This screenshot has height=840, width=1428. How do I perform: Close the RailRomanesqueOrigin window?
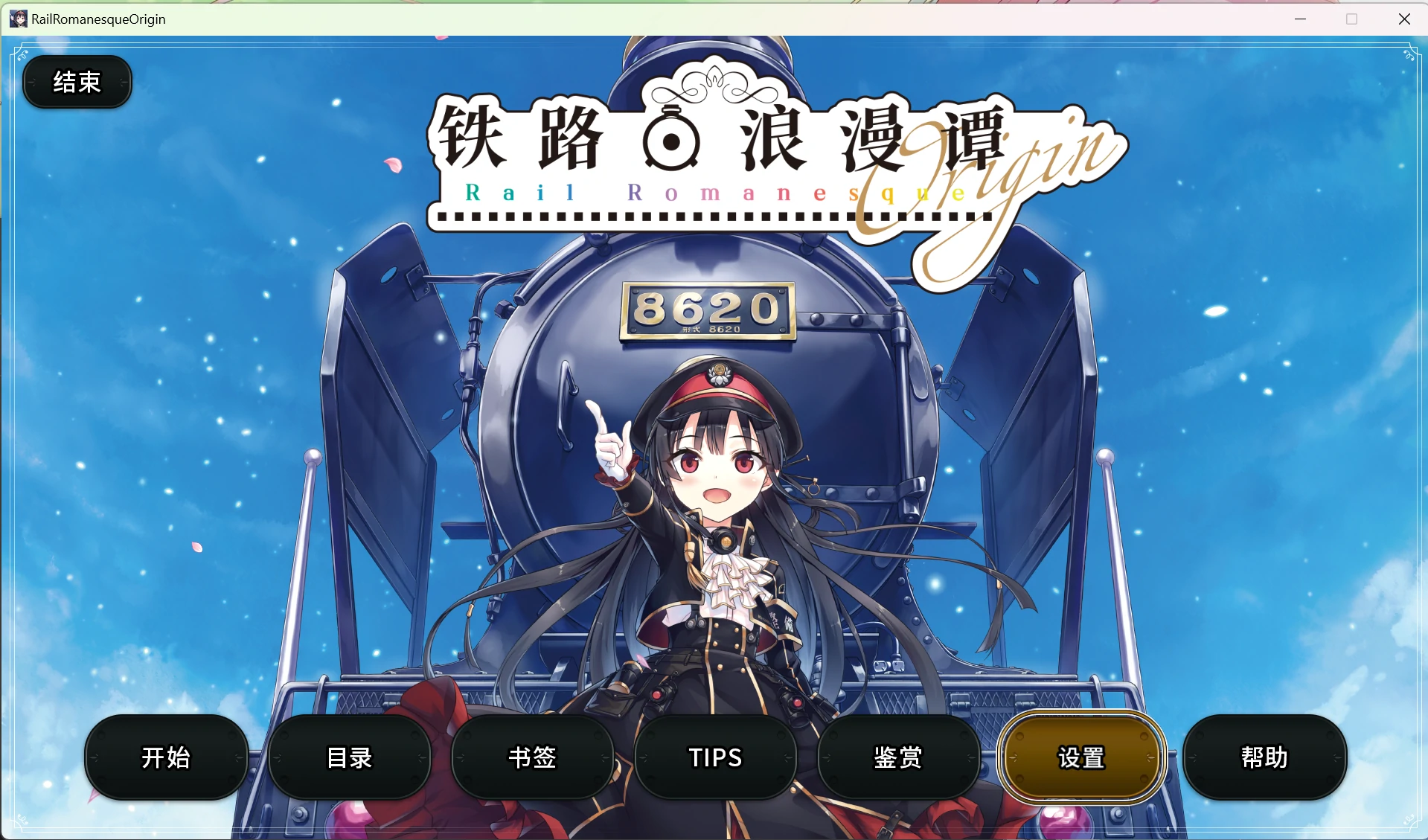tap(1404, 19)
